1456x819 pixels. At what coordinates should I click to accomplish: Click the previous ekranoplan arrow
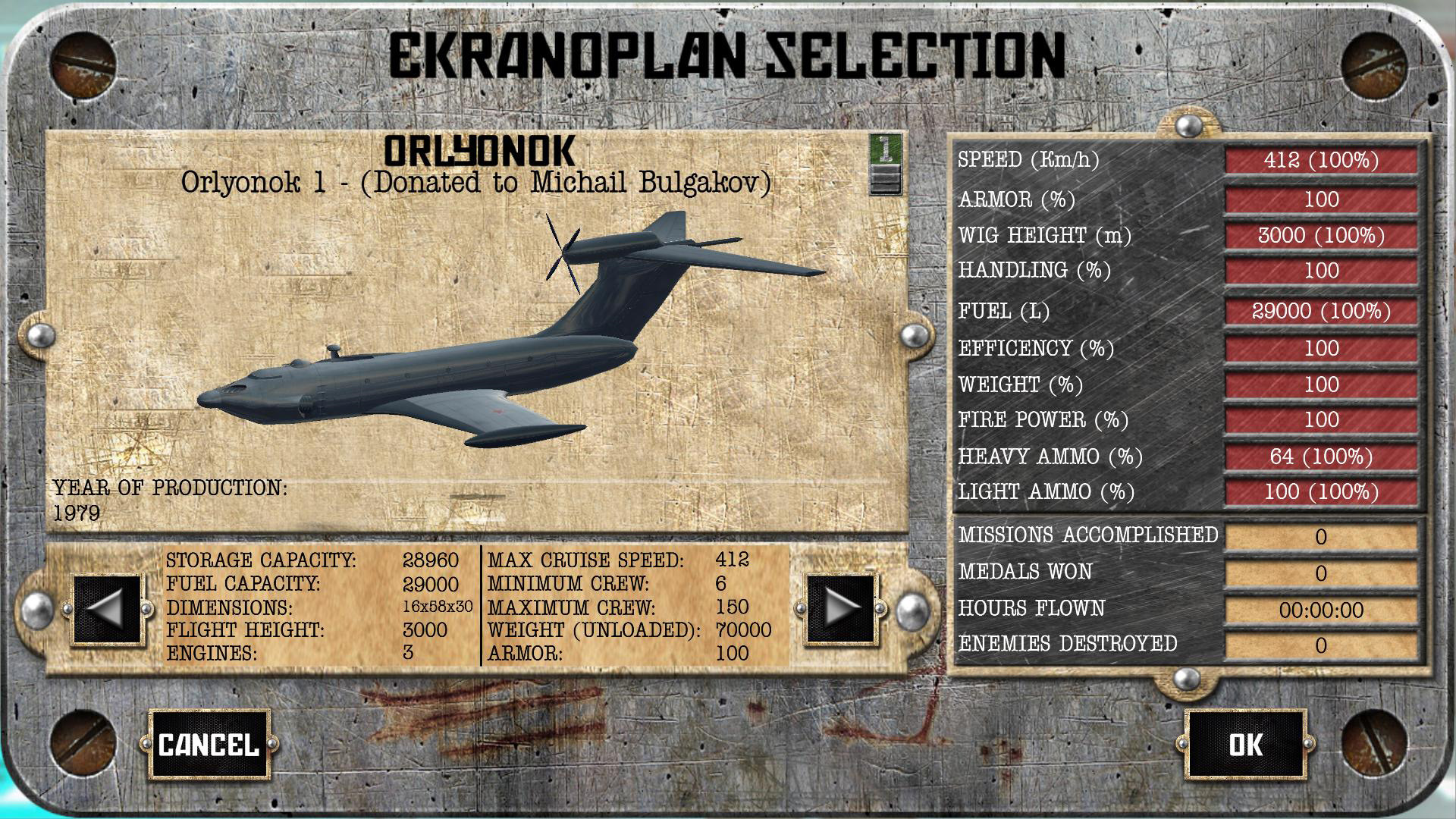click(x=106, y=608)
